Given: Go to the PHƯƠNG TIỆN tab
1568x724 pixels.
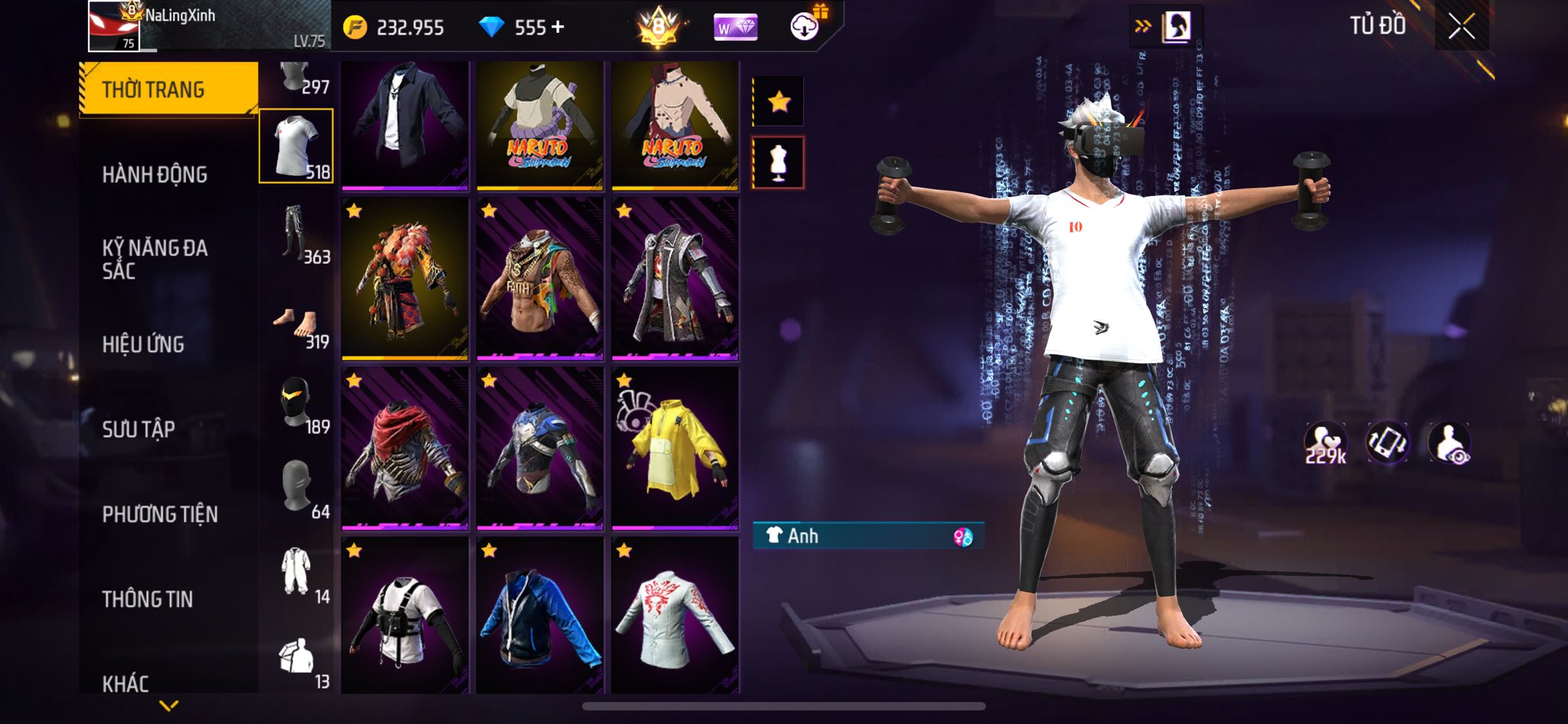Looking at the screenshot, I should click(x=160, y=514).
